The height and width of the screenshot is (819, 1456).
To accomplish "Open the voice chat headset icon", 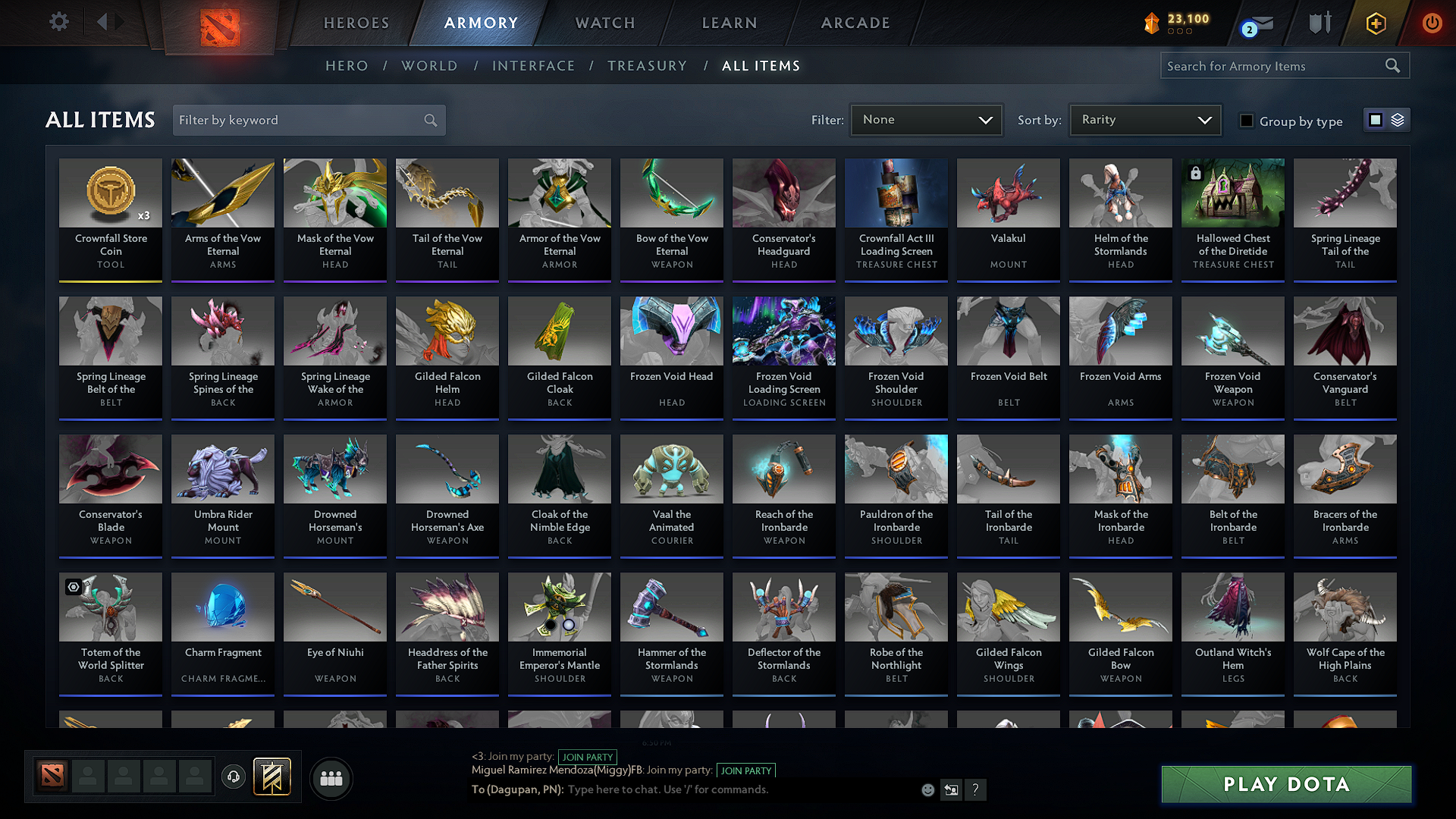I will (233, 777).
